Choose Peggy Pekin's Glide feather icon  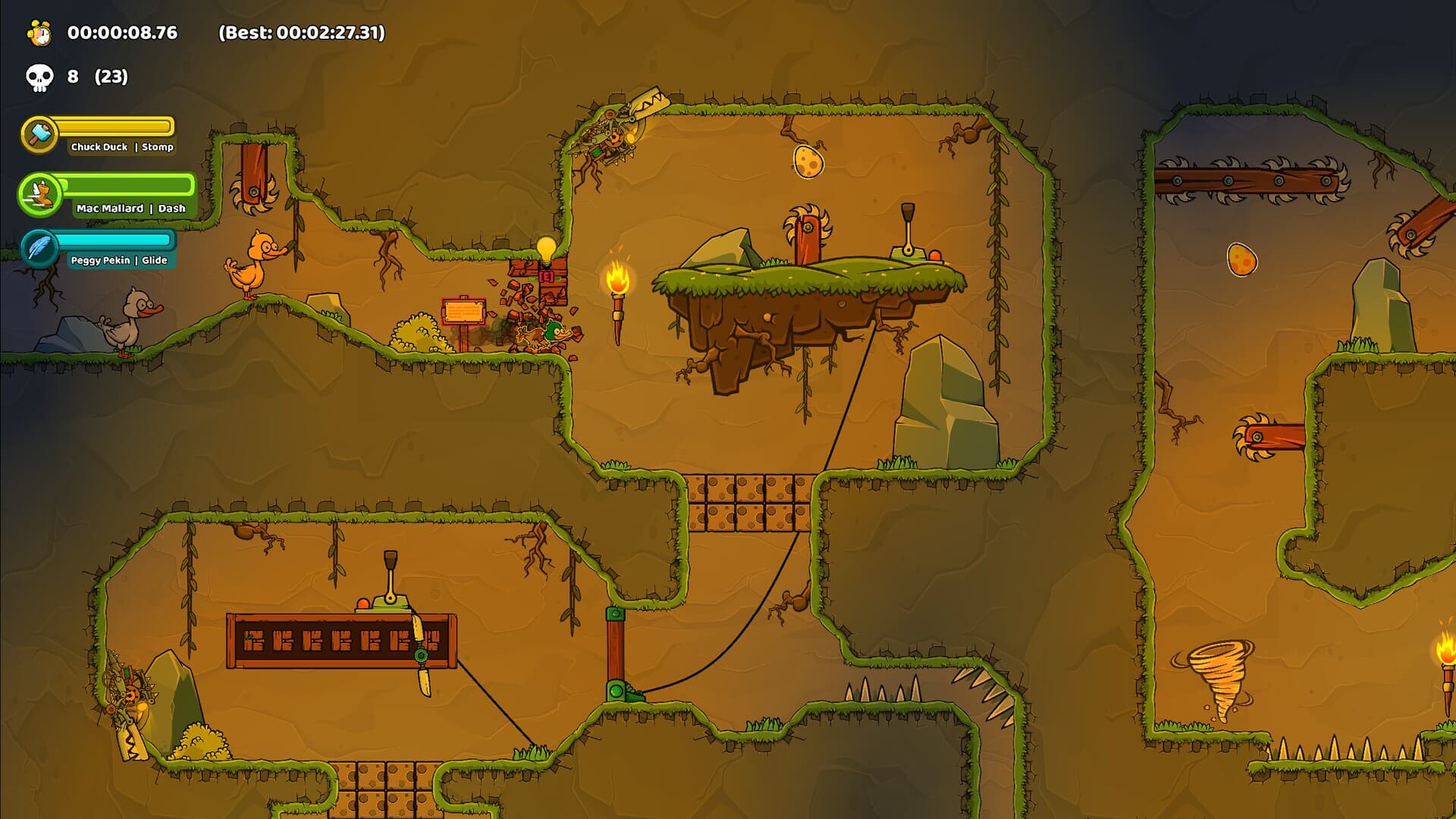tap(39, 248)
